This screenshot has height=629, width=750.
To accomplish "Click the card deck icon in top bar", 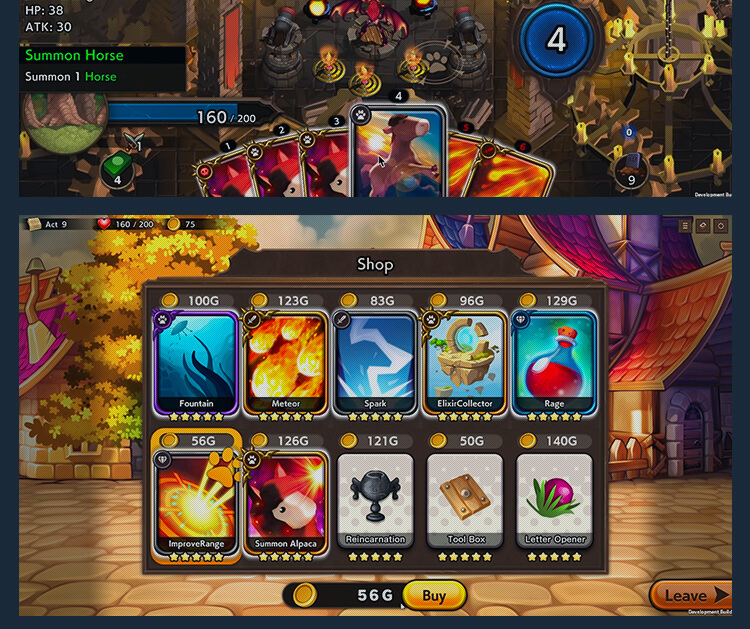I will tap(703, 226).
